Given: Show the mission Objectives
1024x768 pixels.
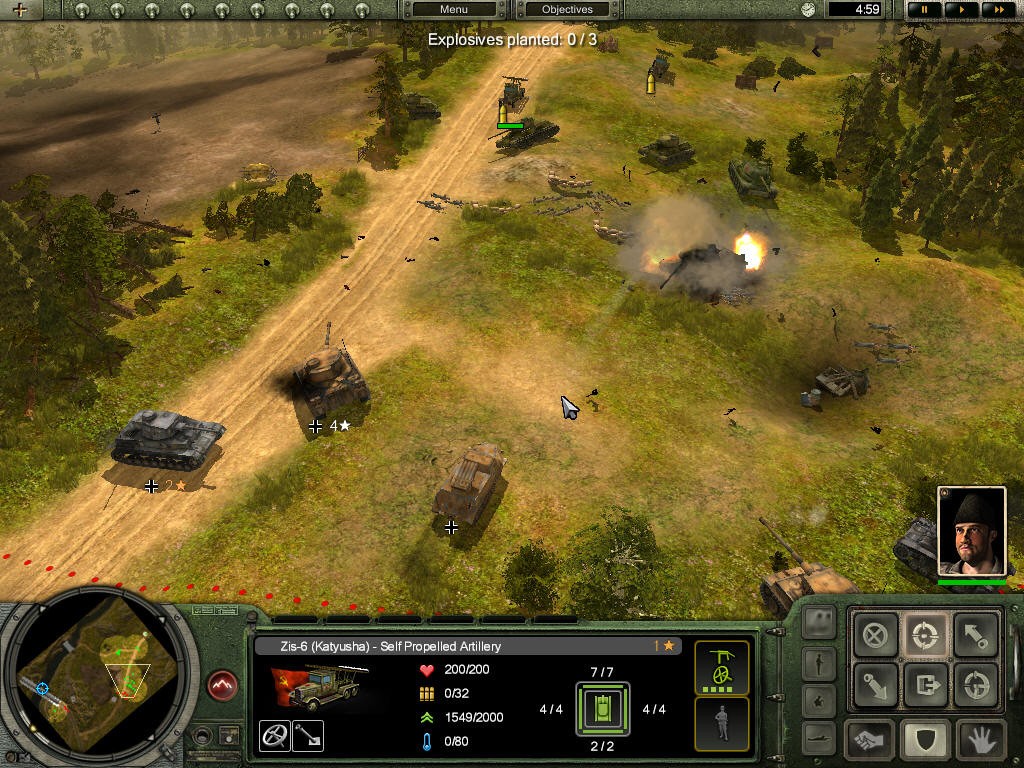Looking at the screenshot, I should [x=567, y=9].
